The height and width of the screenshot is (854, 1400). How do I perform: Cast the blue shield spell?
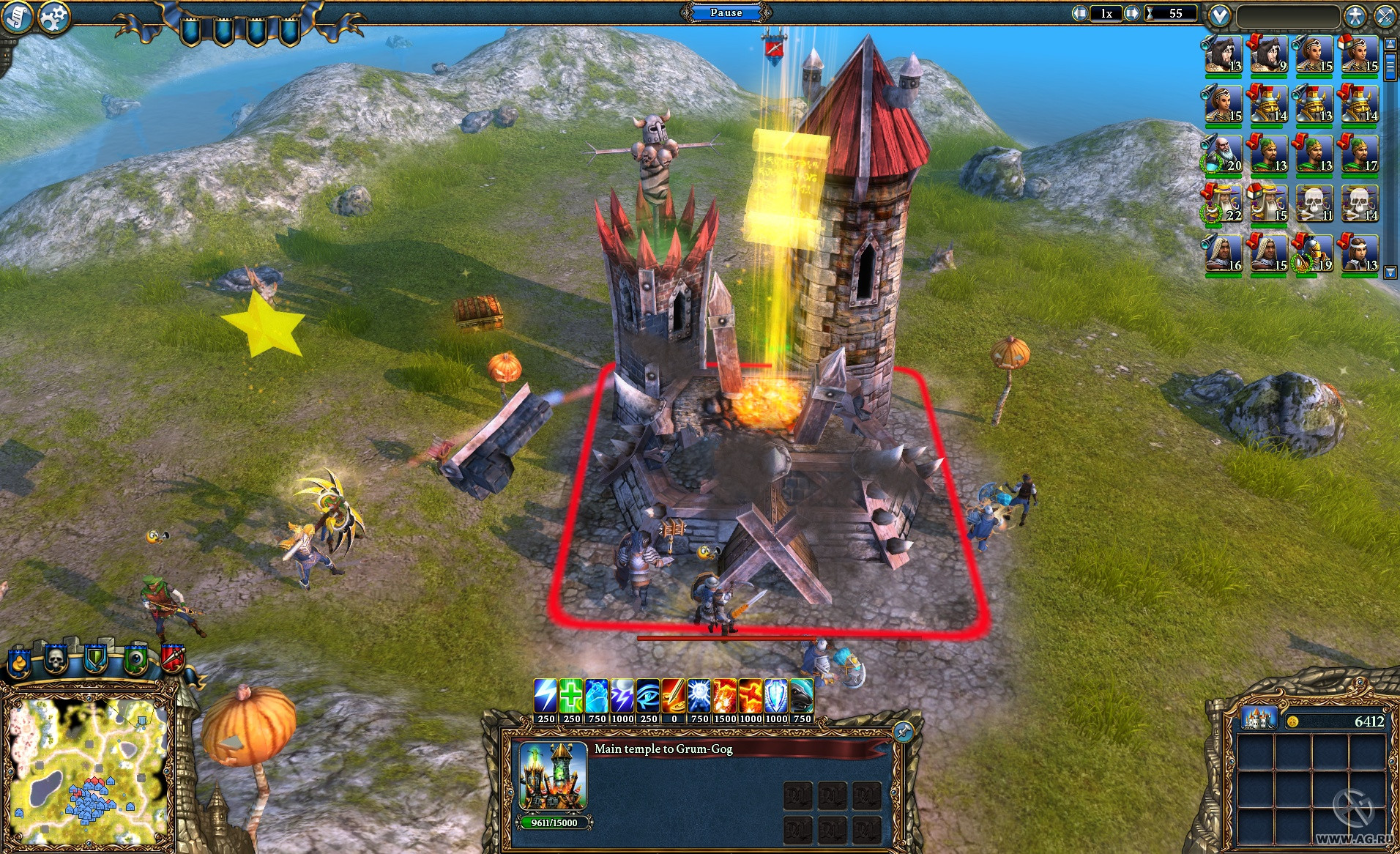(x=776, y=695)
